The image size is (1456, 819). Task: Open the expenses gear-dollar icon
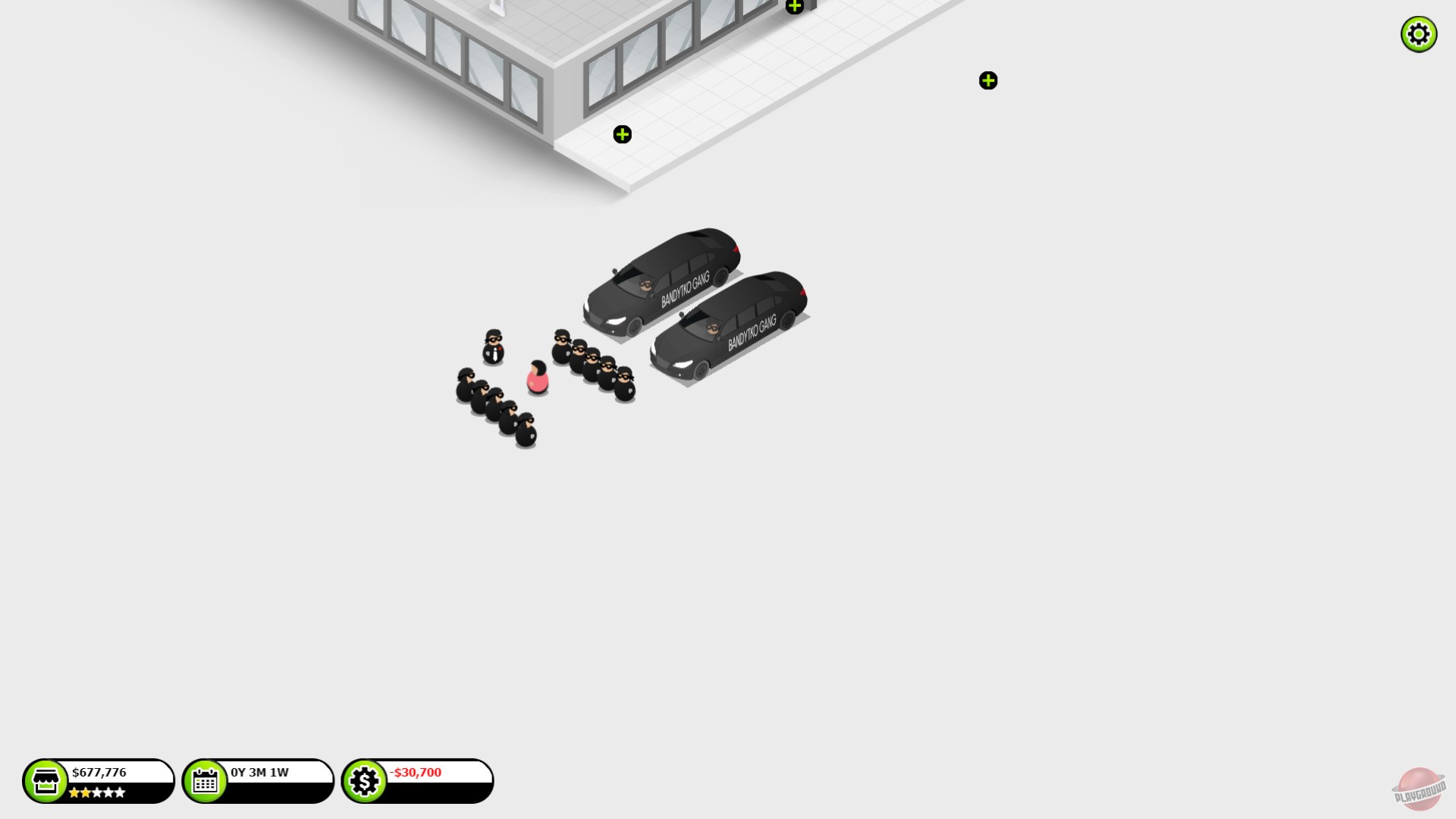(364, 780)
